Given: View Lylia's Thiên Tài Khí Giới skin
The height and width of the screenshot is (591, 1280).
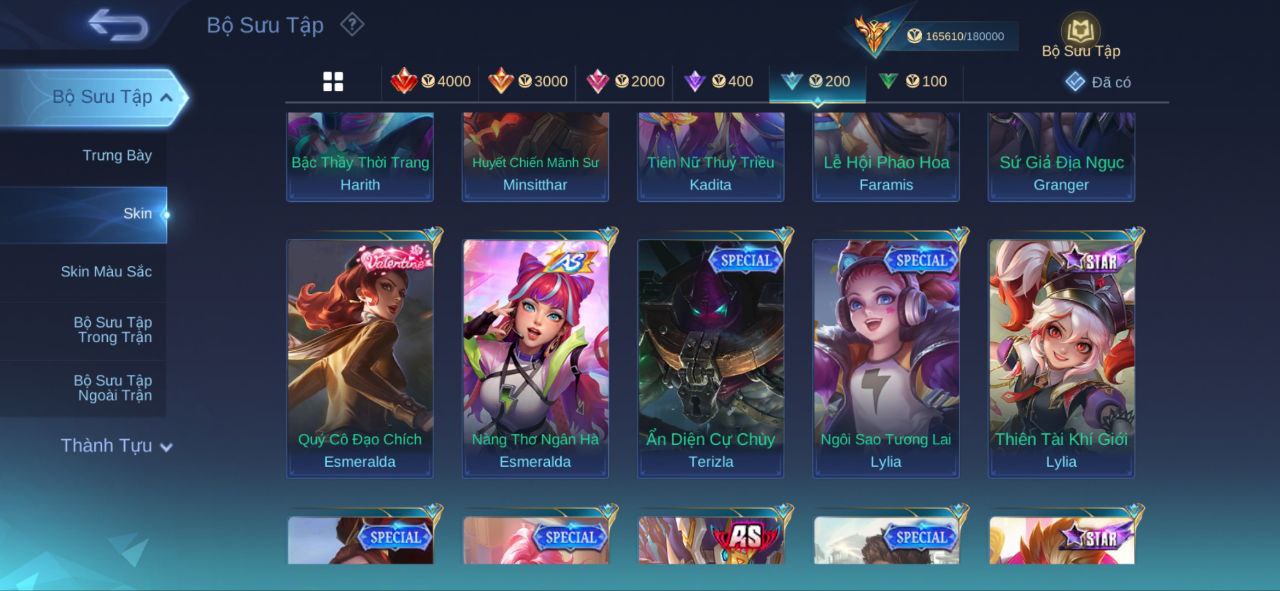Looking at the screenshot, I should point(1061,357).
